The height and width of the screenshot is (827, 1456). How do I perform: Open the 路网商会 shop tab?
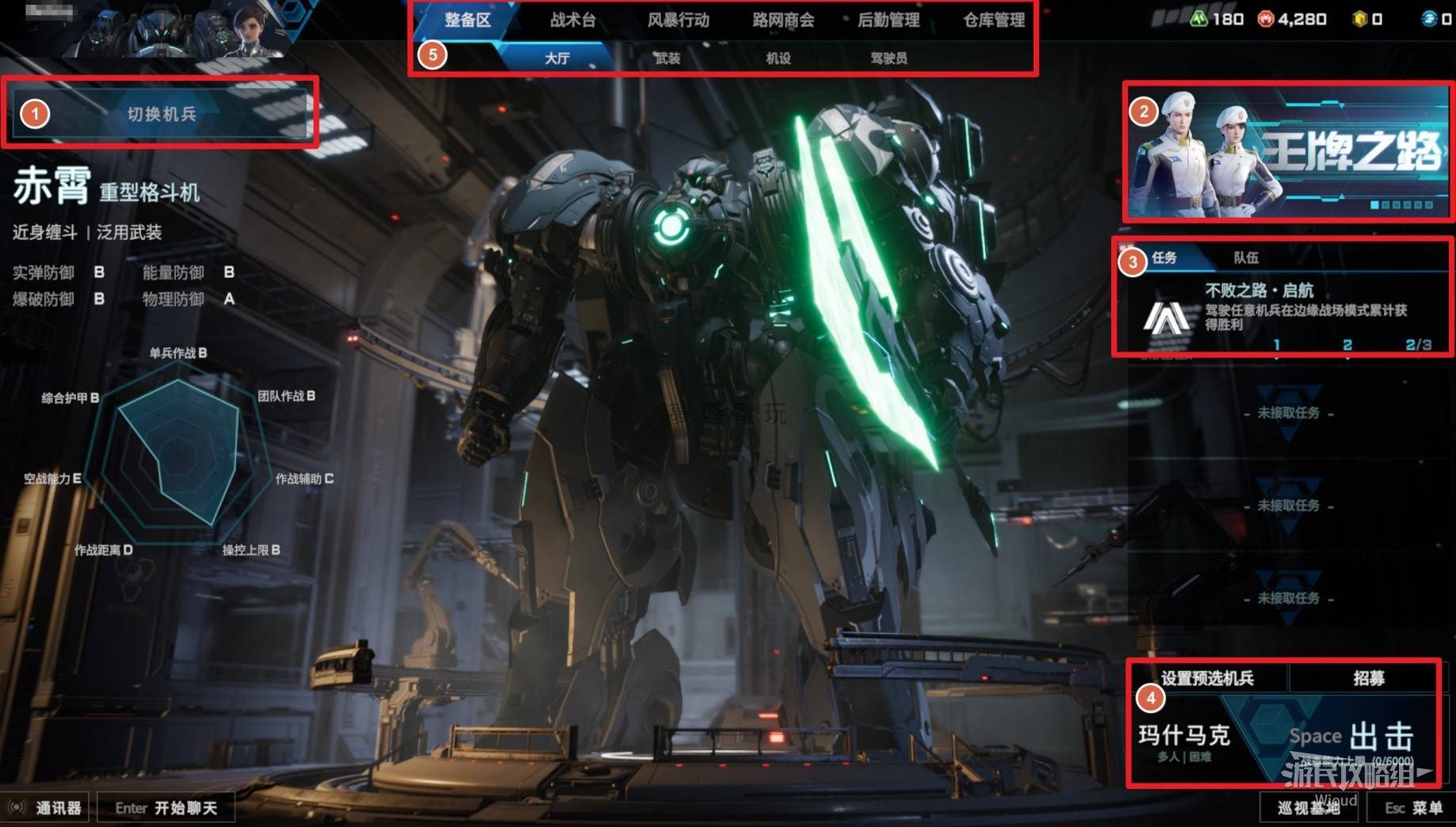(783, 20)
